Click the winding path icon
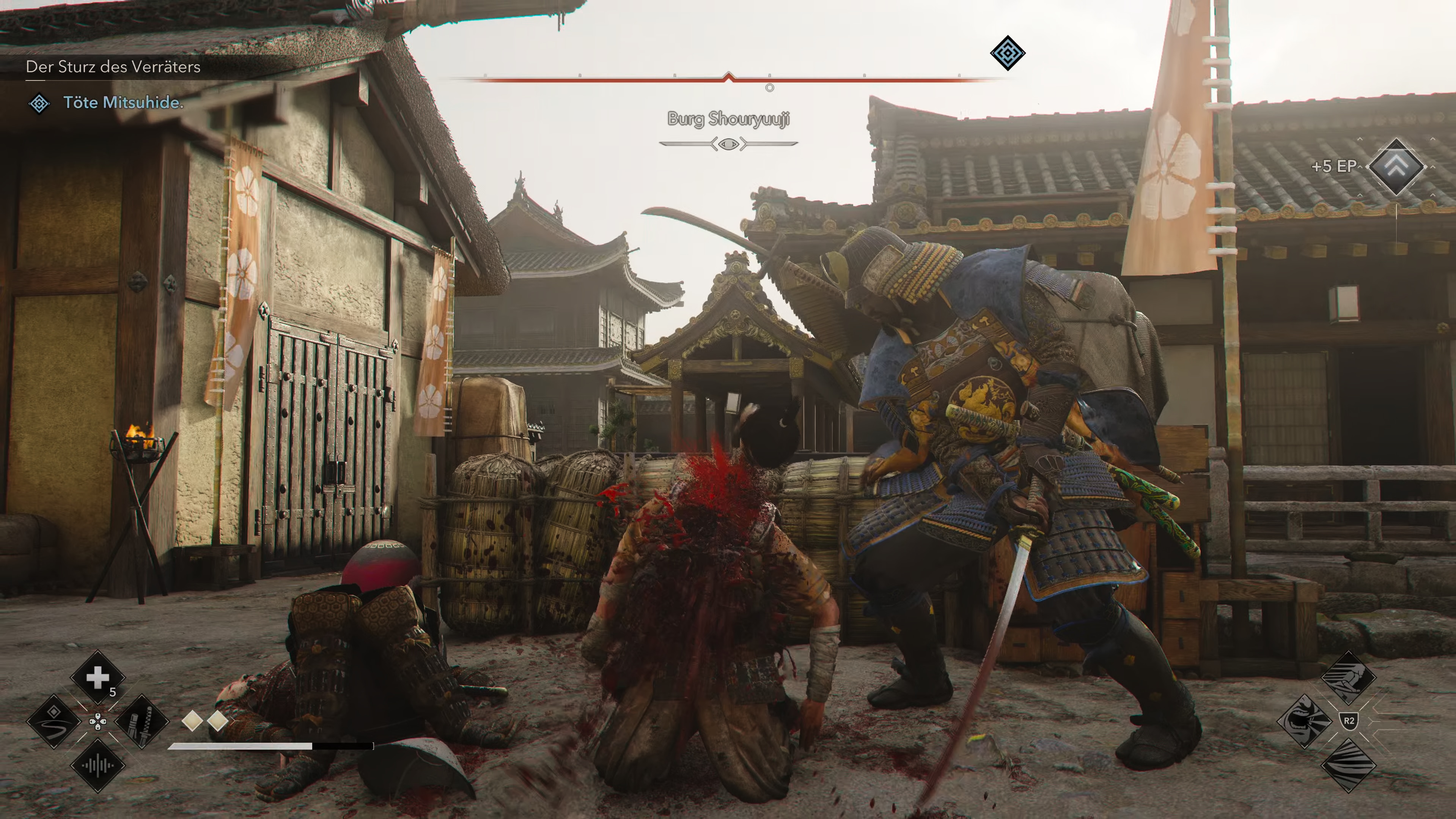Image resolution: width=1456 pixels, height=819 pixels. (x=54, y=721)
